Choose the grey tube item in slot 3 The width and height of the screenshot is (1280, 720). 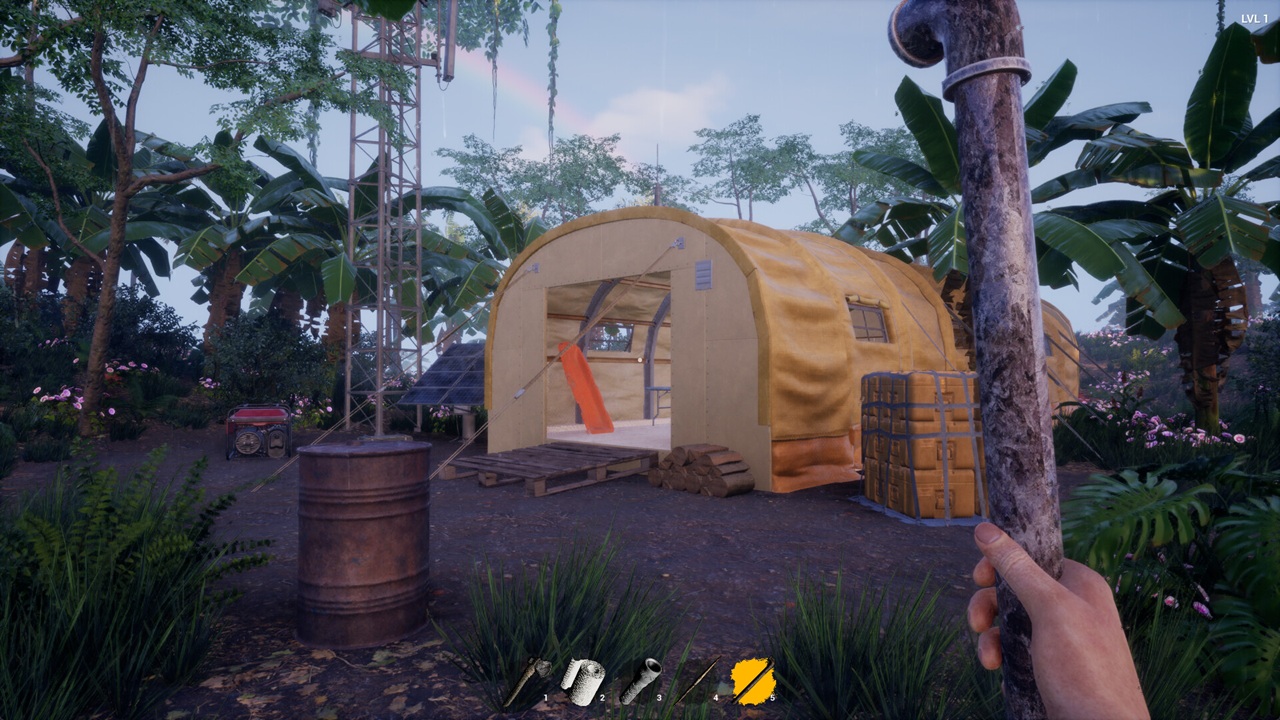(639, 681)
